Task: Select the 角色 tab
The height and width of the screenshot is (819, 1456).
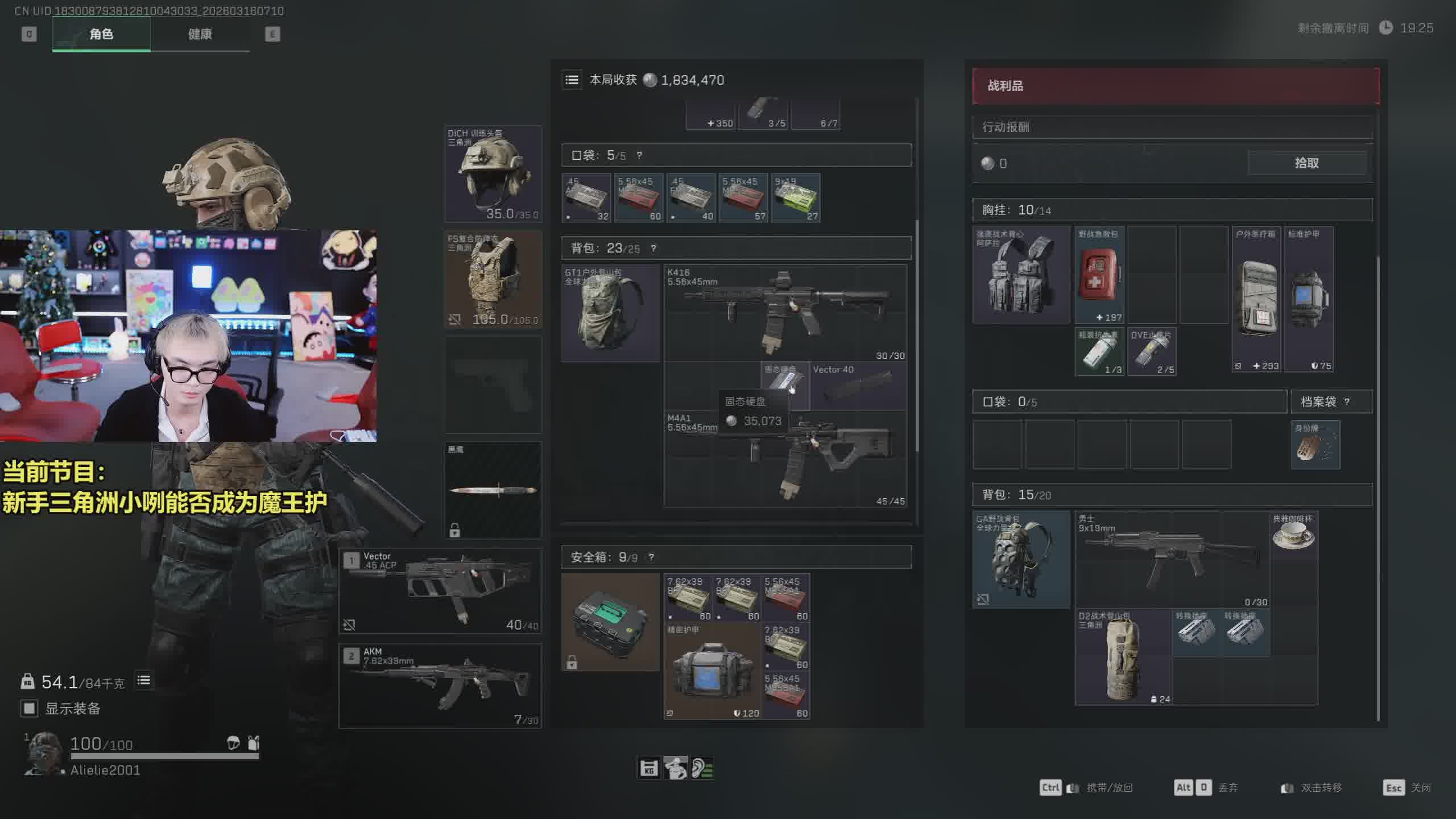Action: [101, 34]
